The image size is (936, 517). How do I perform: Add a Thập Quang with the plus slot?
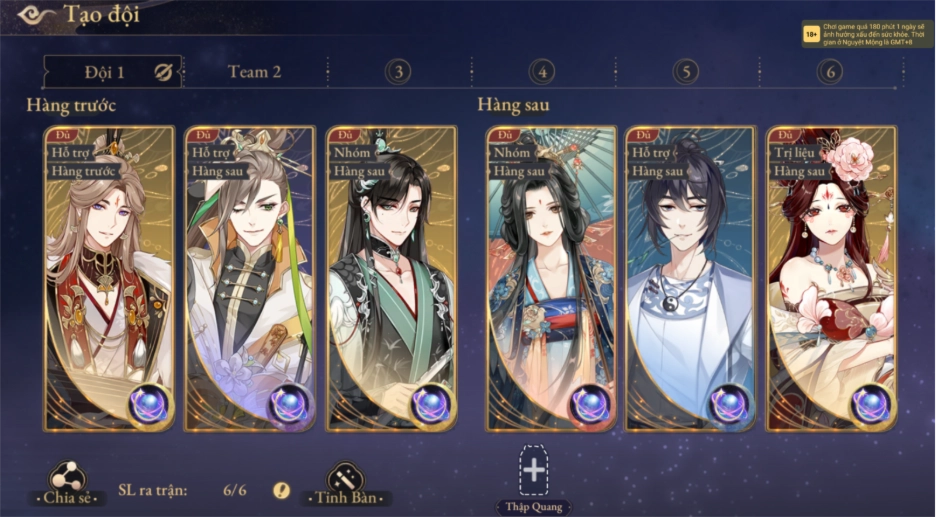[x=534, y=470]
